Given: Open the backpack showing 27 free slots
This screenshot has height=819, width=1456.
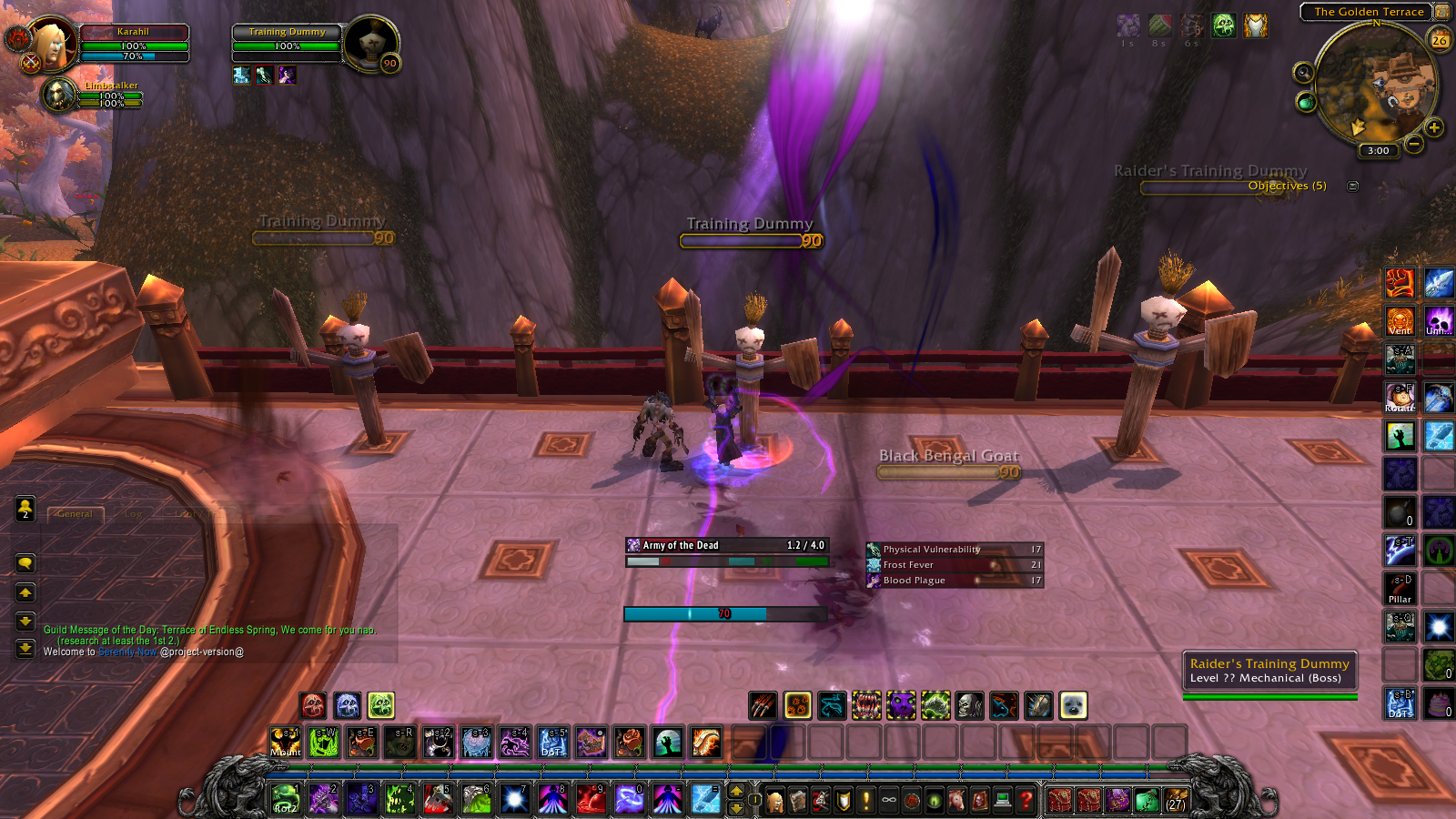Looking at the screenshot, I should point(1176,800).
